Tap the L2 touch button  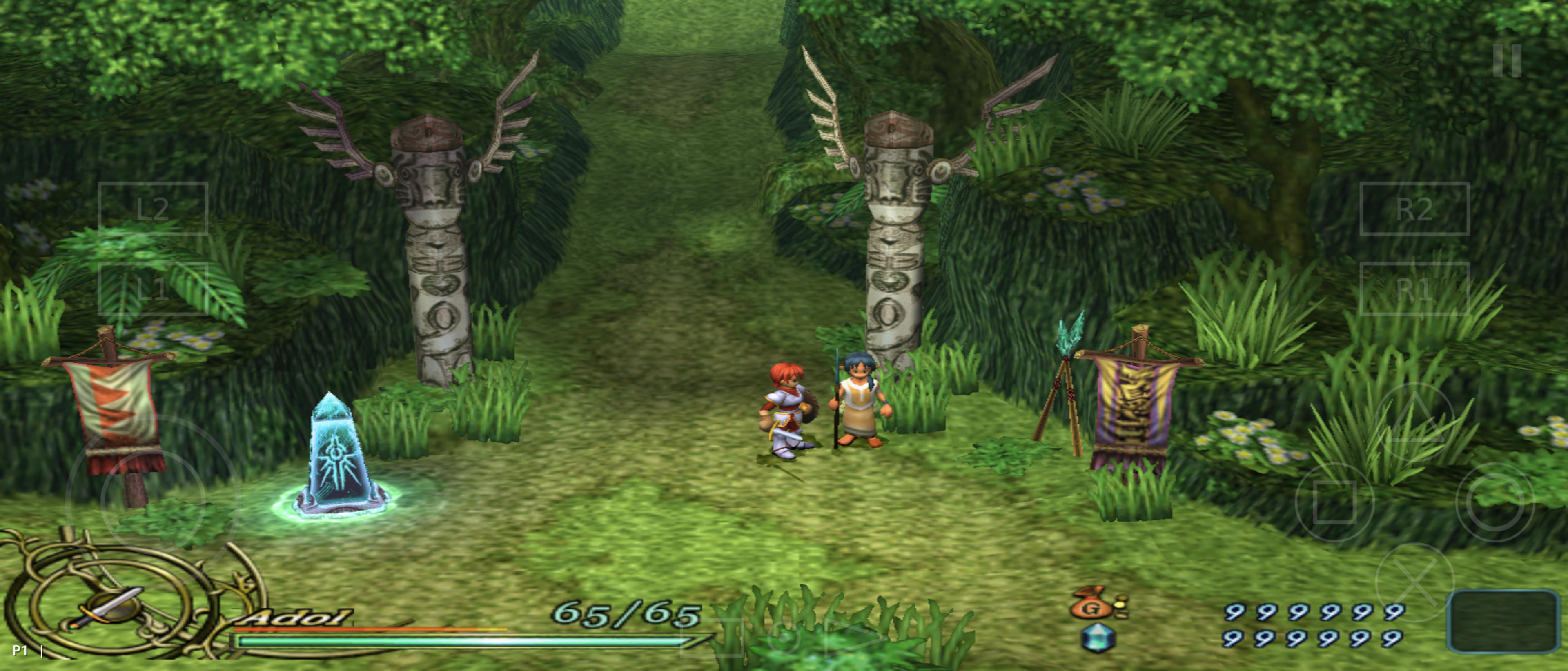pyautogui.click(x=153, y=209)
